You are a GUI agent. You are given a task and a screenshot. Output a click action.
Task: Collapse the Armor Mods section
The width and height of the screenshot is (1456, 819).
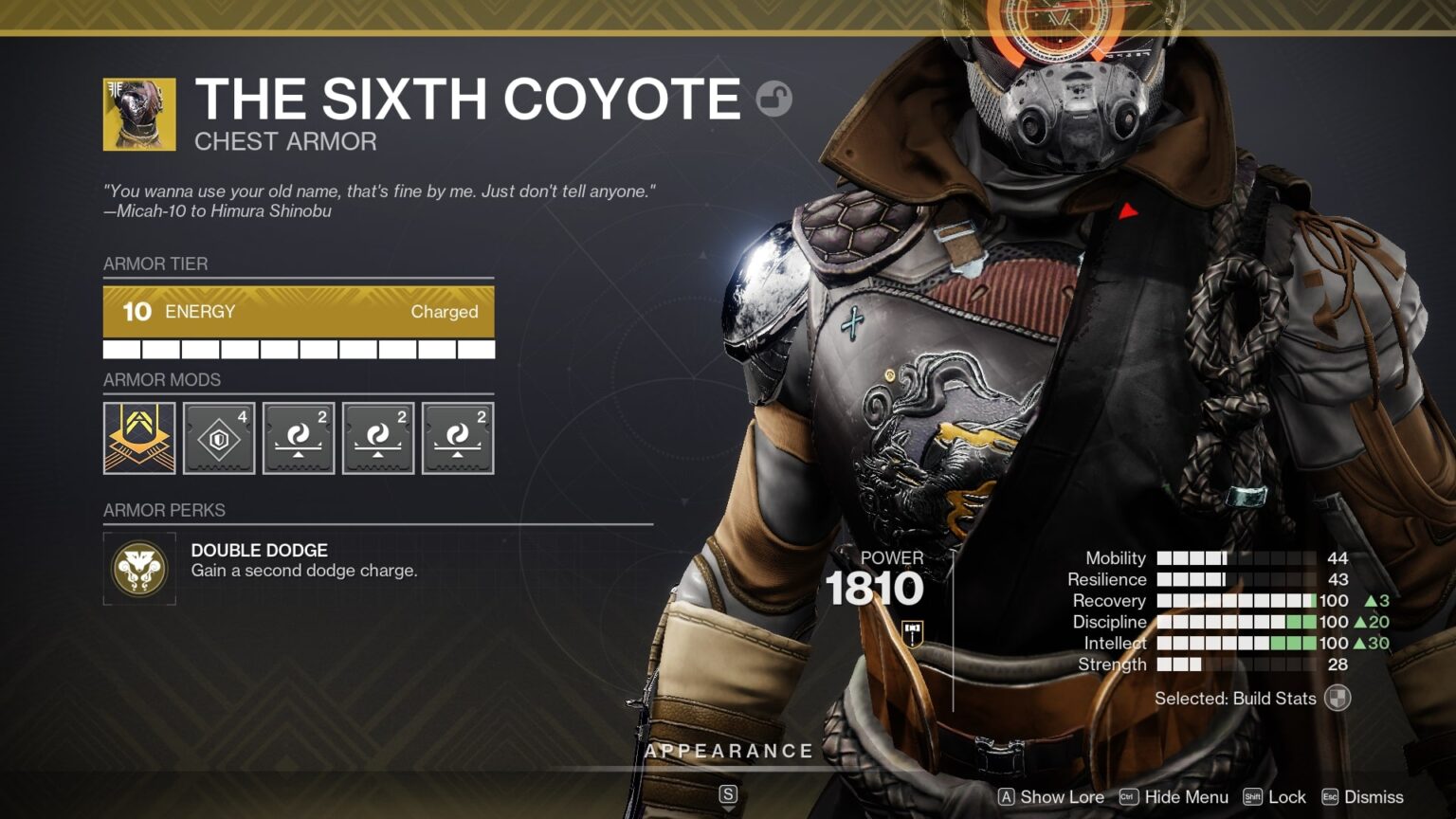161,380
